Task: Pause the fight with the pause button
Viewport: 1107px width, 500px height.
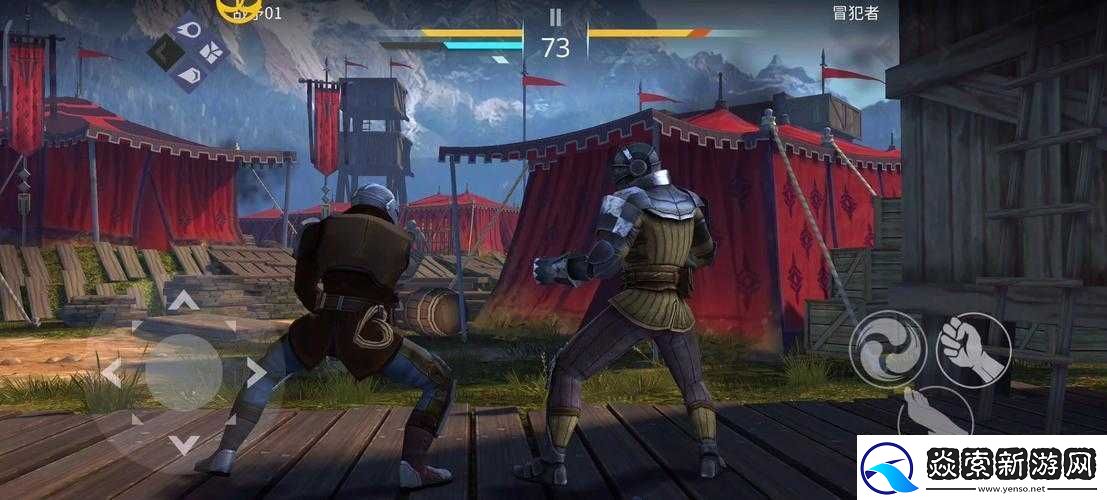Action: click(x=556, y=17)
